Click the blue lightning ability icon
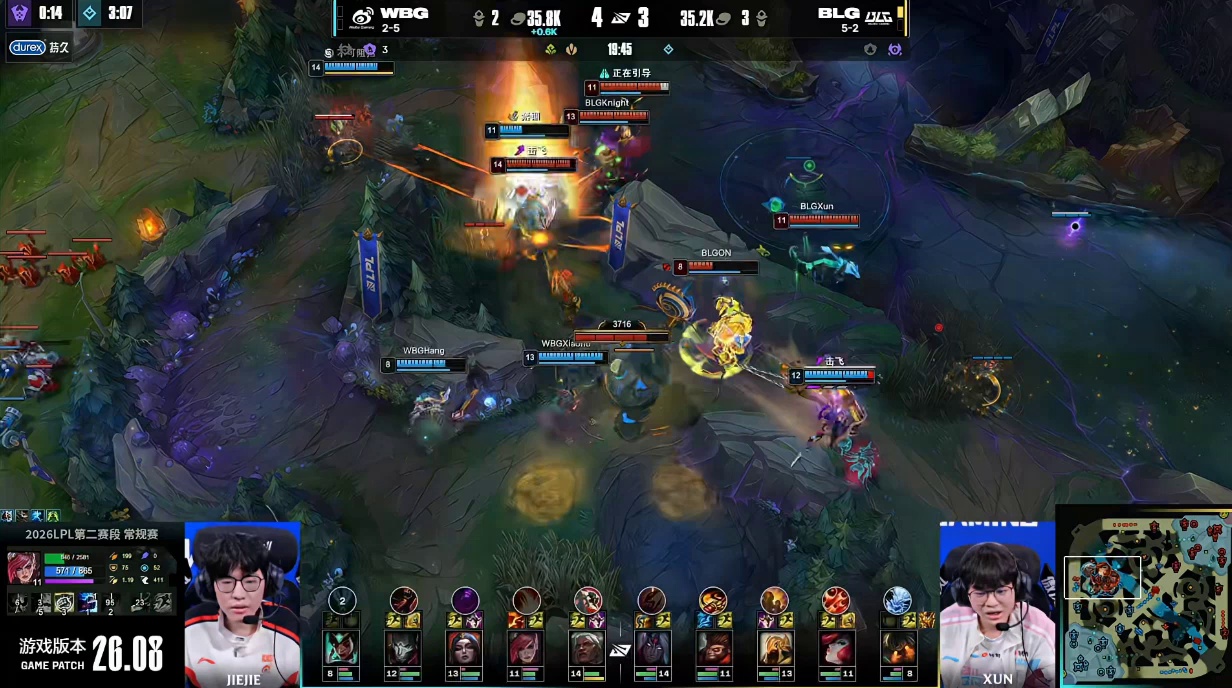The width and height of the screenshot is (1232, 688). pyautogui.click(x=89, y=602)
